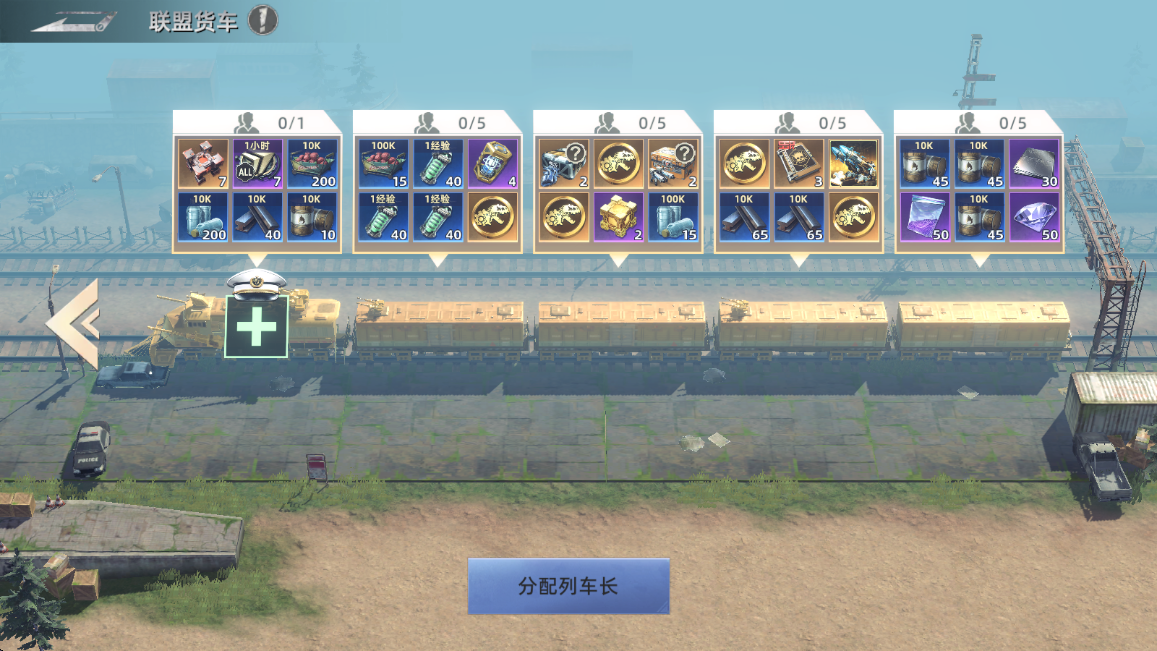
Task: Open the 联盟货车 info exclamation icon
Action: (x=263, y=19)
